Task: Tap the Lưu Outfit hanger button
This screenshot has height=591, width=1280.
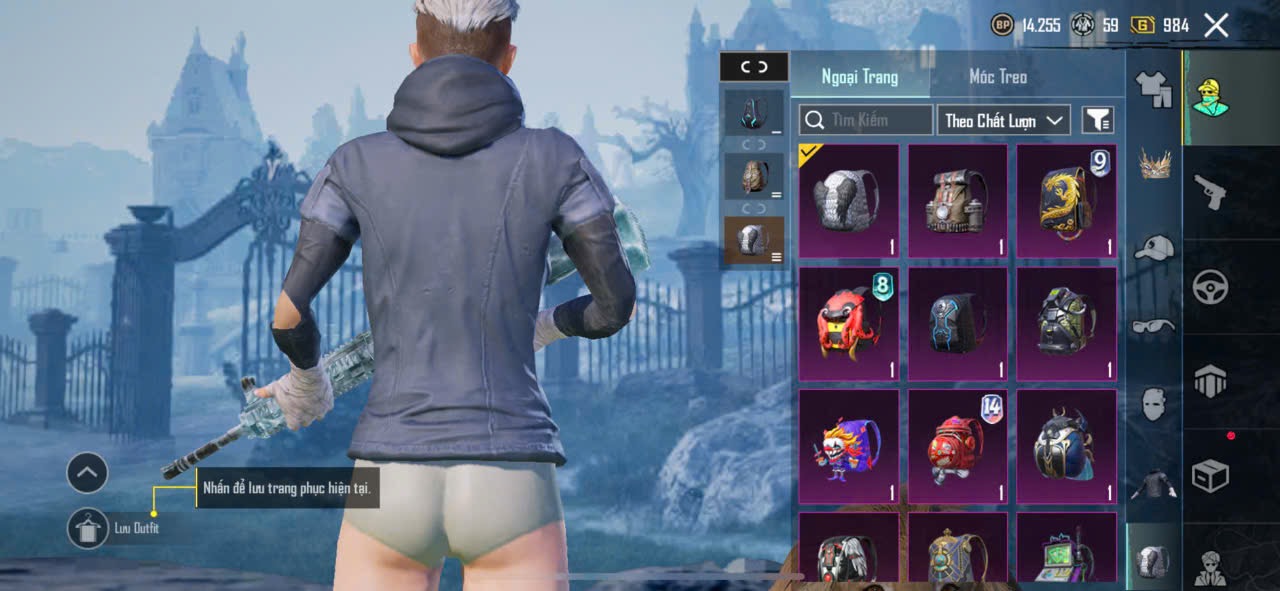Action: [88, 527]
